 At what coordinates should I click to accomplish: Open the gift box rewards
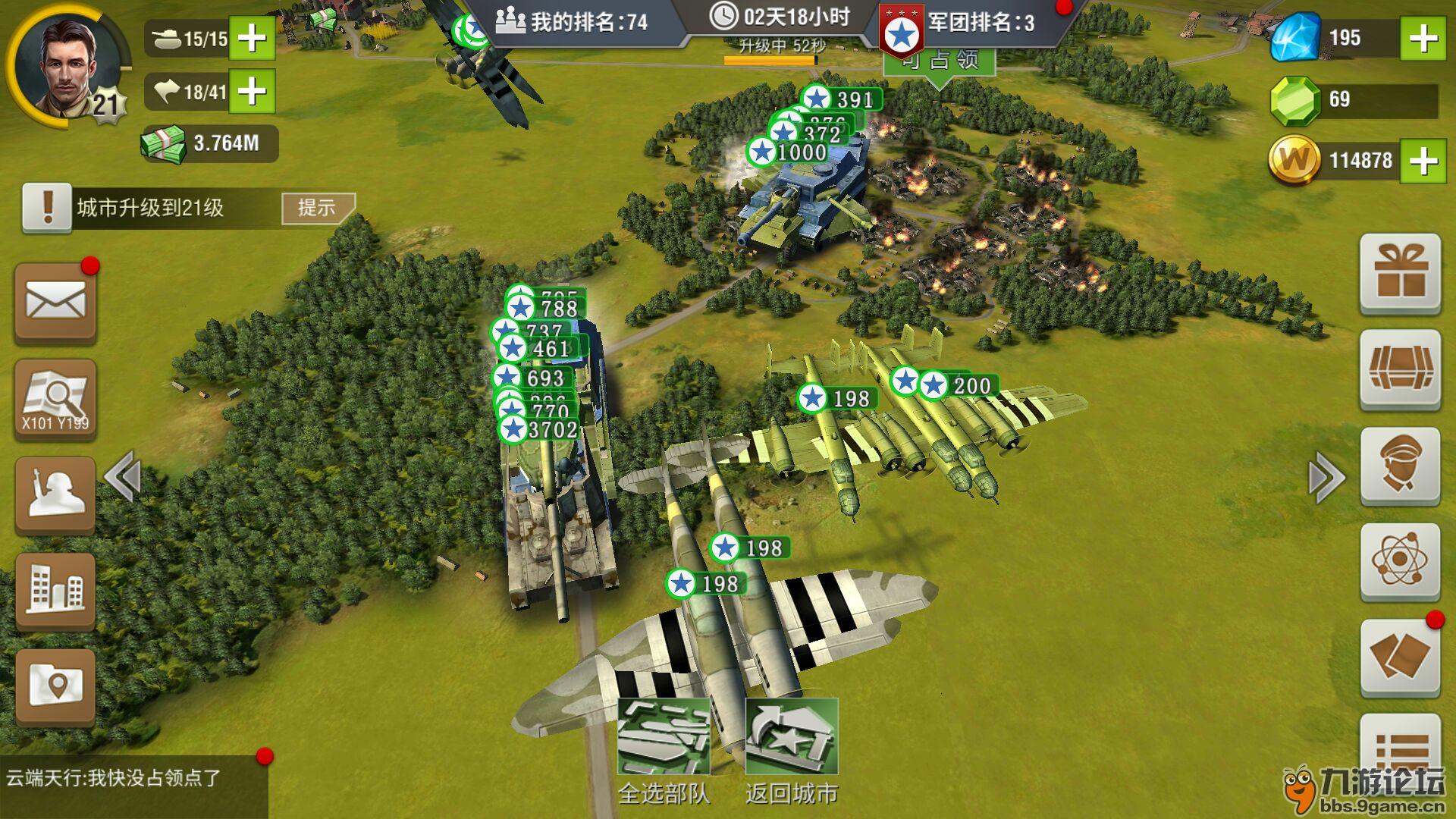pyautogui.click(x=1400, y=273)
